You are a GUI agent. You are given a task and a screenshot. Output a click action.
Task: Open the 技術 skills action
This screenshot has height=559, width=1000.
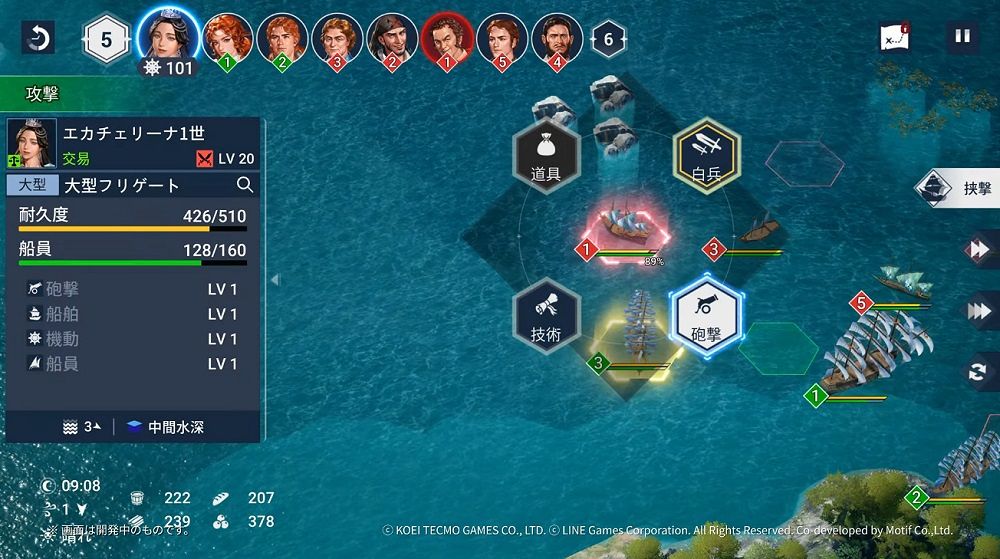click(x=546, y=315)
